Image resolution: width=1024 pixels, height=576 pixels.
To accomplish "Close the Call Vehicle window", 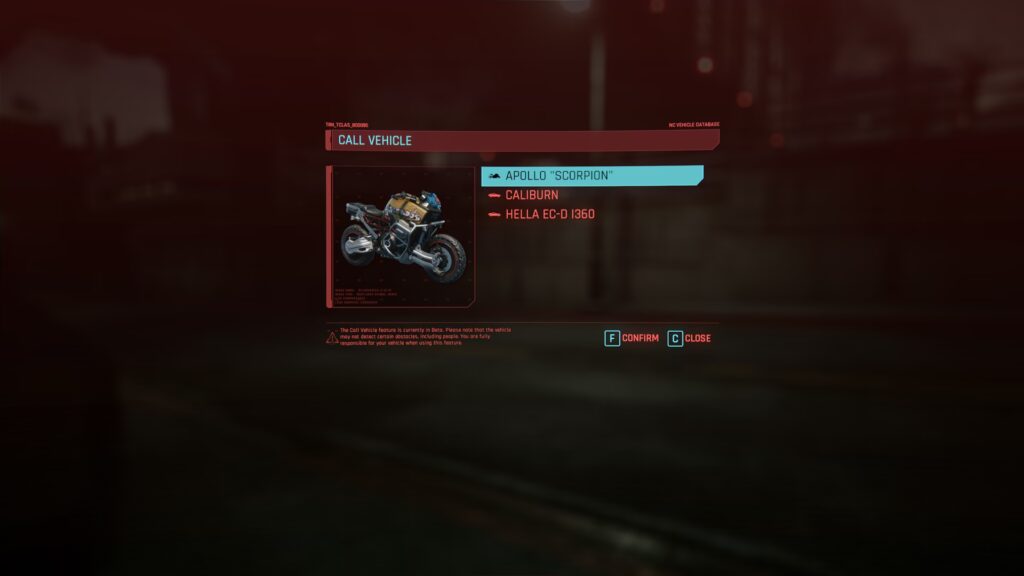I will [689, 338].
